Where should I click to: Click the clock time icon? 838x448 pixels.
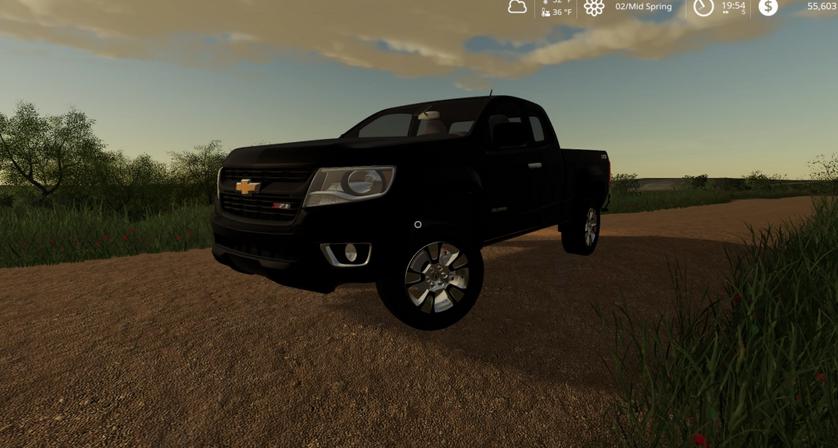(704, 7)
